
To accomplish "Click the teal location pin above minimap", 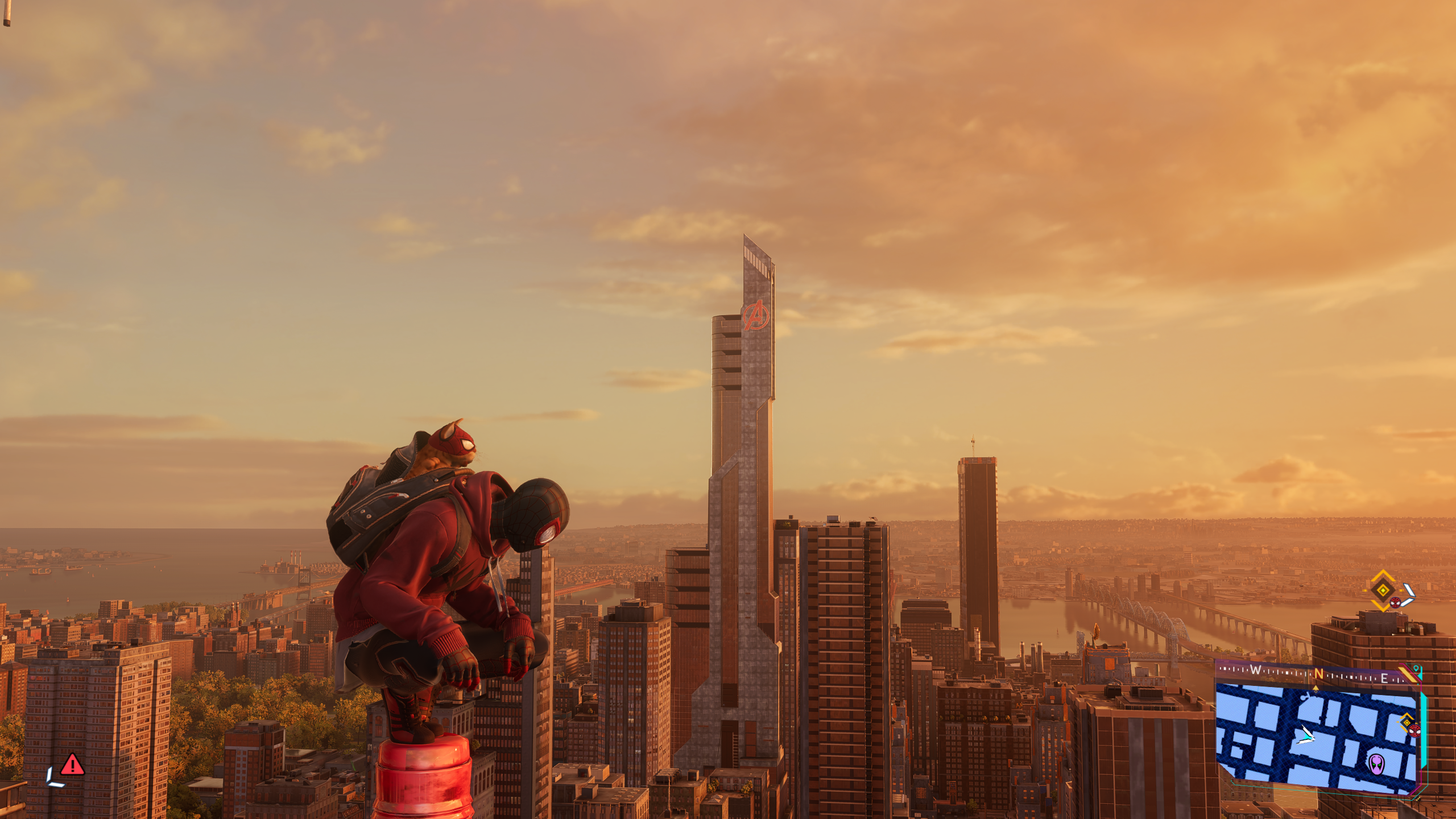I will 1416,669.
